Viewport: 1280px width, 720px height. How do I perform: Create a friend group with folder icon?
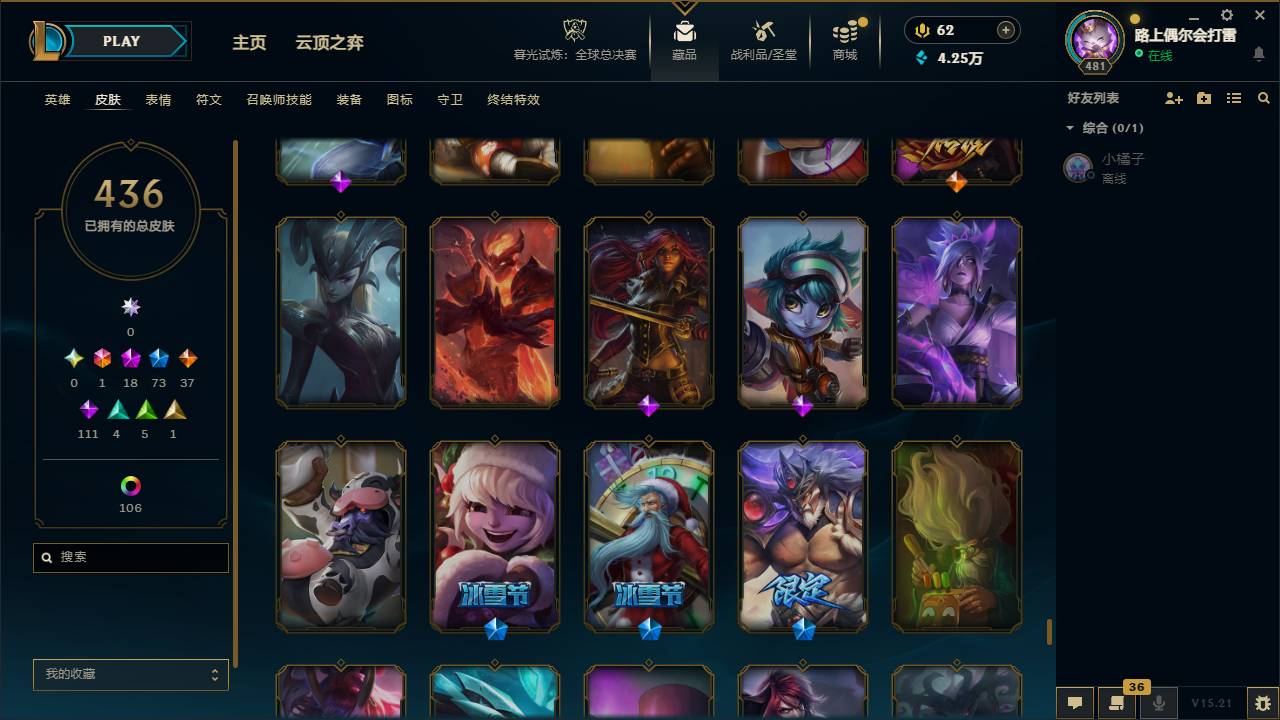(x=1204, y=98)
